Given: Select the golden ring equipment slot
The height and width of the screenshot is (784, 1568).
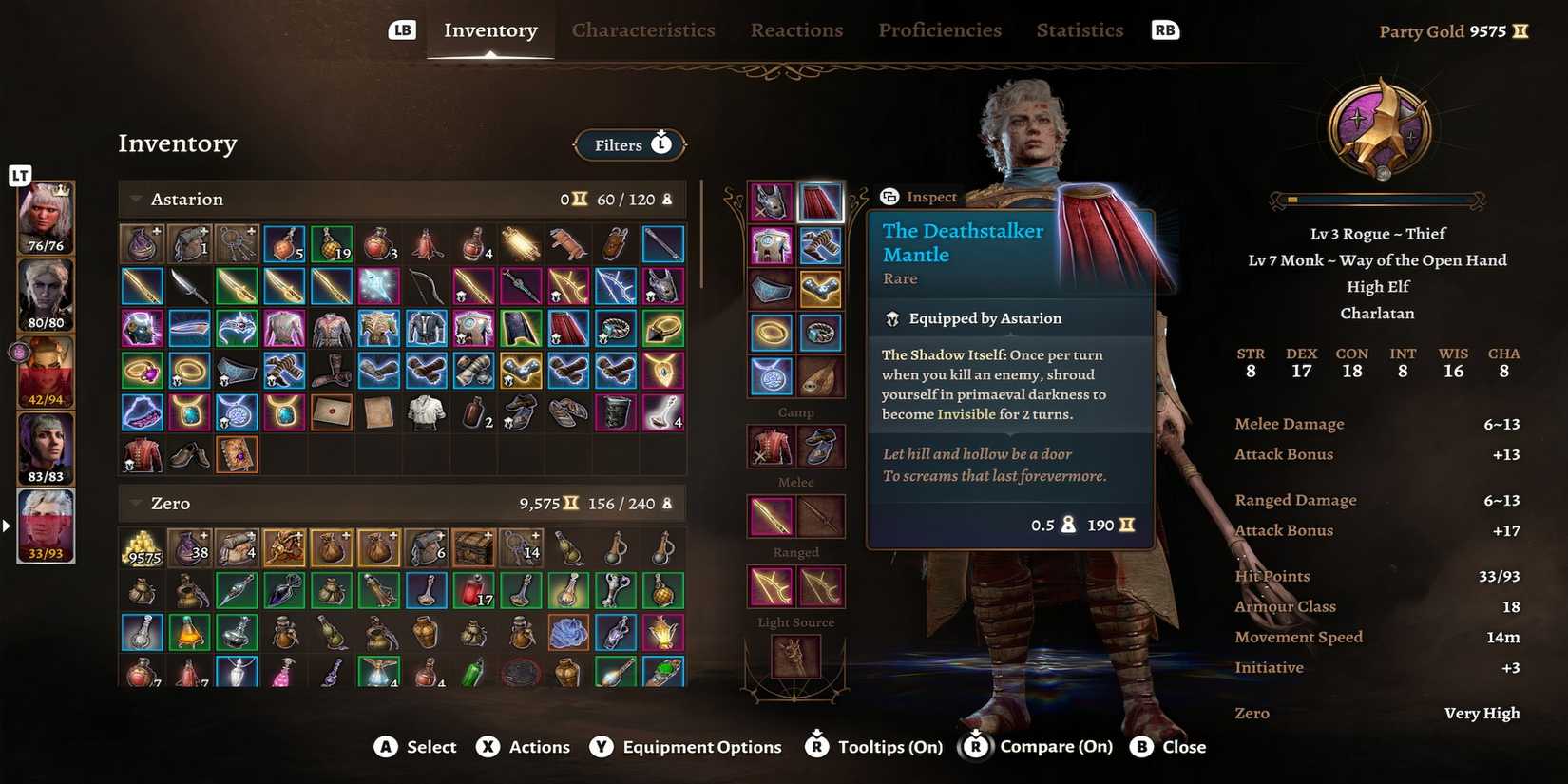Looking at the screenshot, I should click(x=771, y=332).
